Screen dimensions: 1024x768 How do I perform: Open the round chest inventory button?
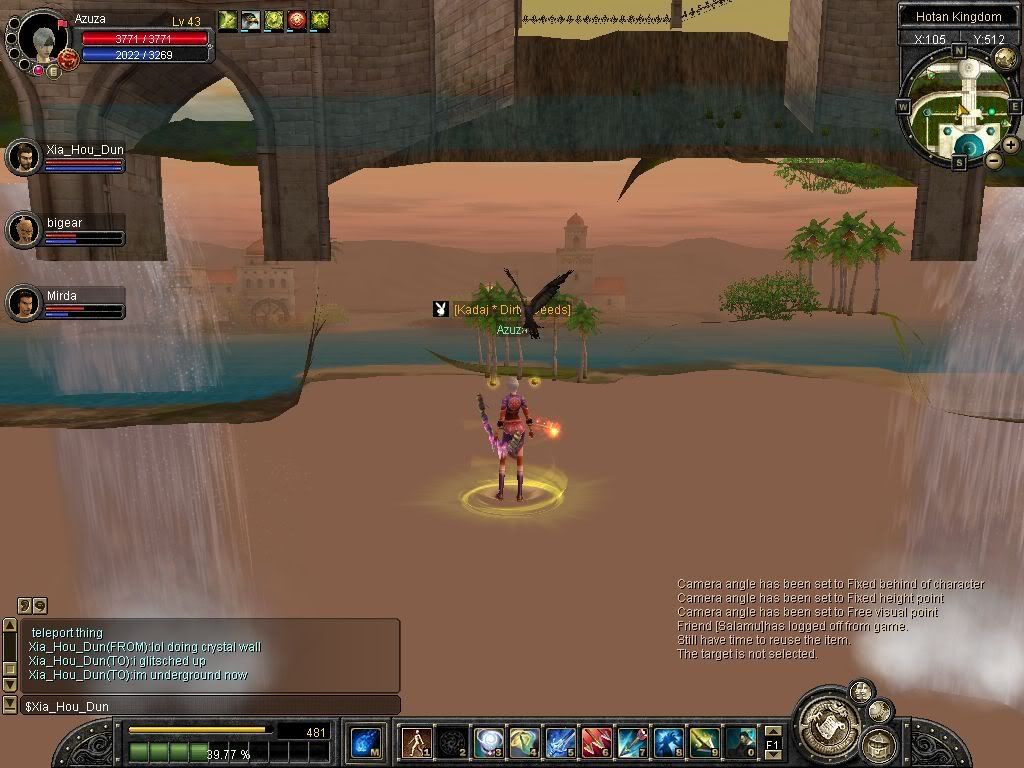[x=879, y=743]
